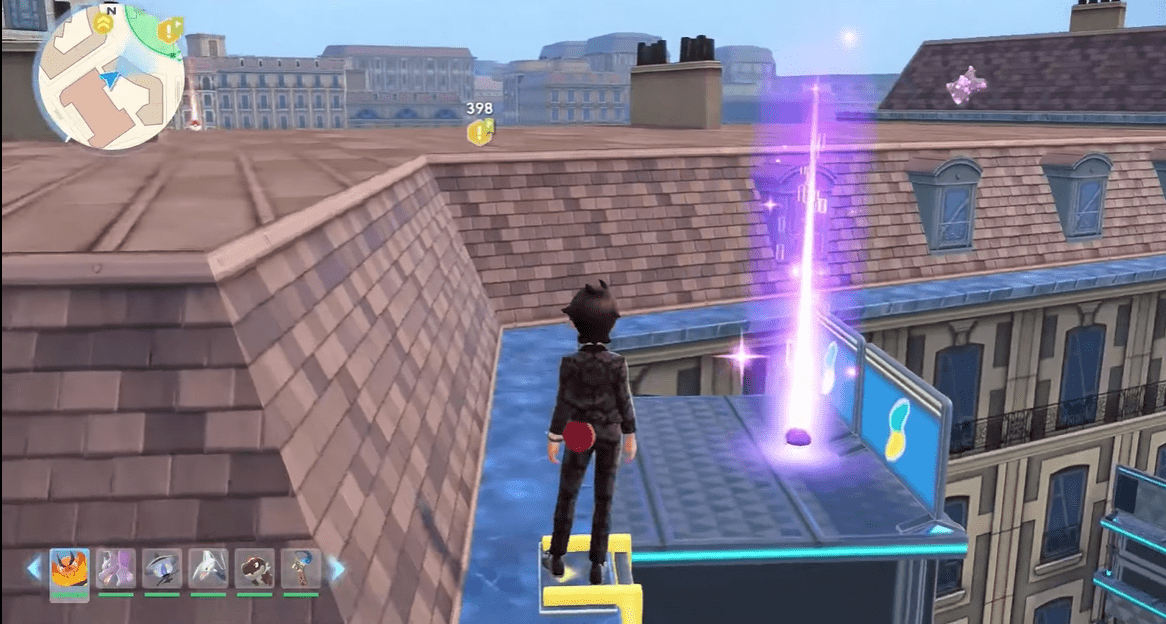Screen dimensions: 1166x624
Task: Click the yellow chevron marker on minimap
Action: pyautogui.click(x=105, y=19)
